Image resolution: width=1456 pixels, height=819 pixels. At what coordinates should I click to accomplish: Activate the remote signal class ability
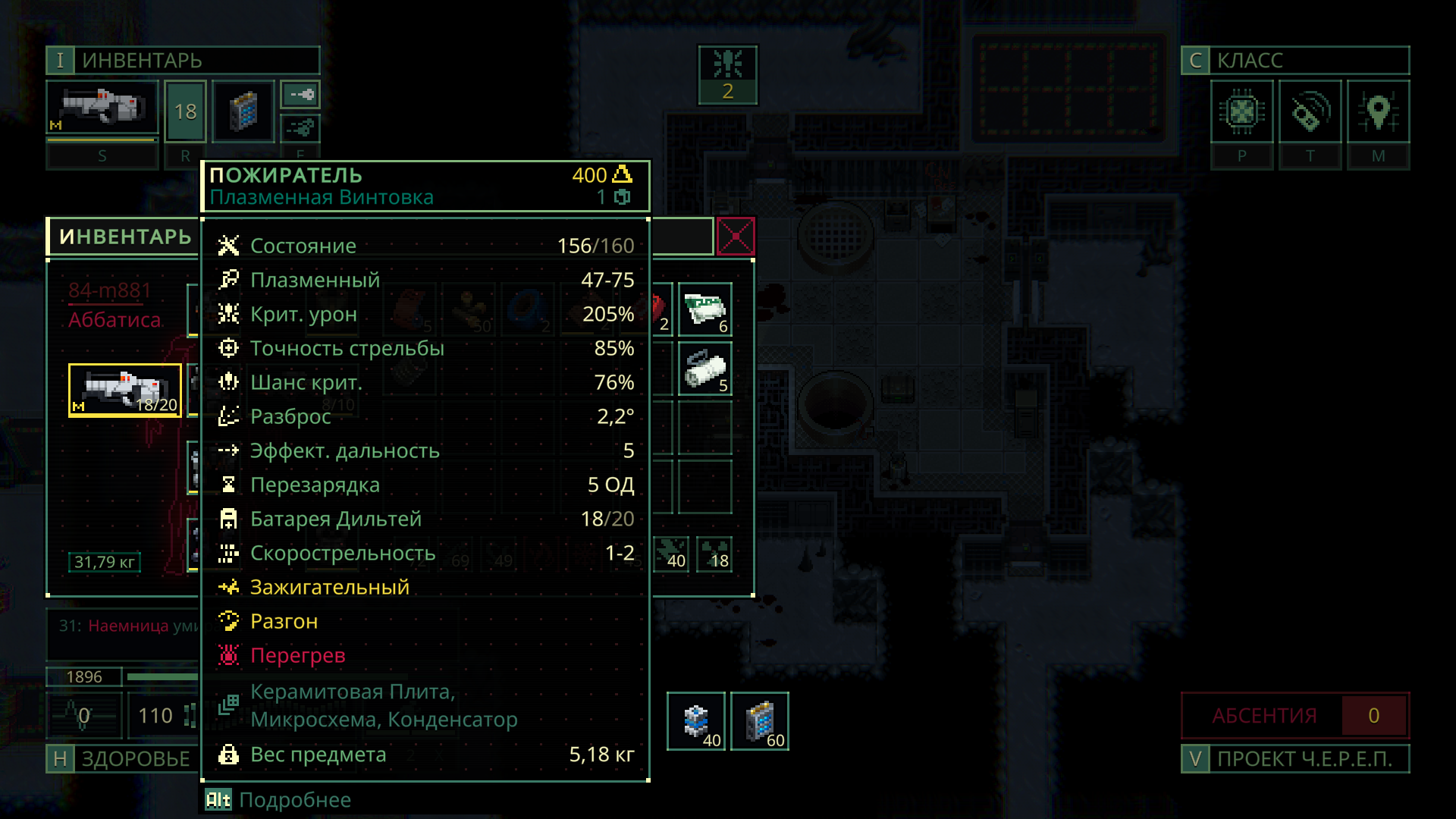1310,111
